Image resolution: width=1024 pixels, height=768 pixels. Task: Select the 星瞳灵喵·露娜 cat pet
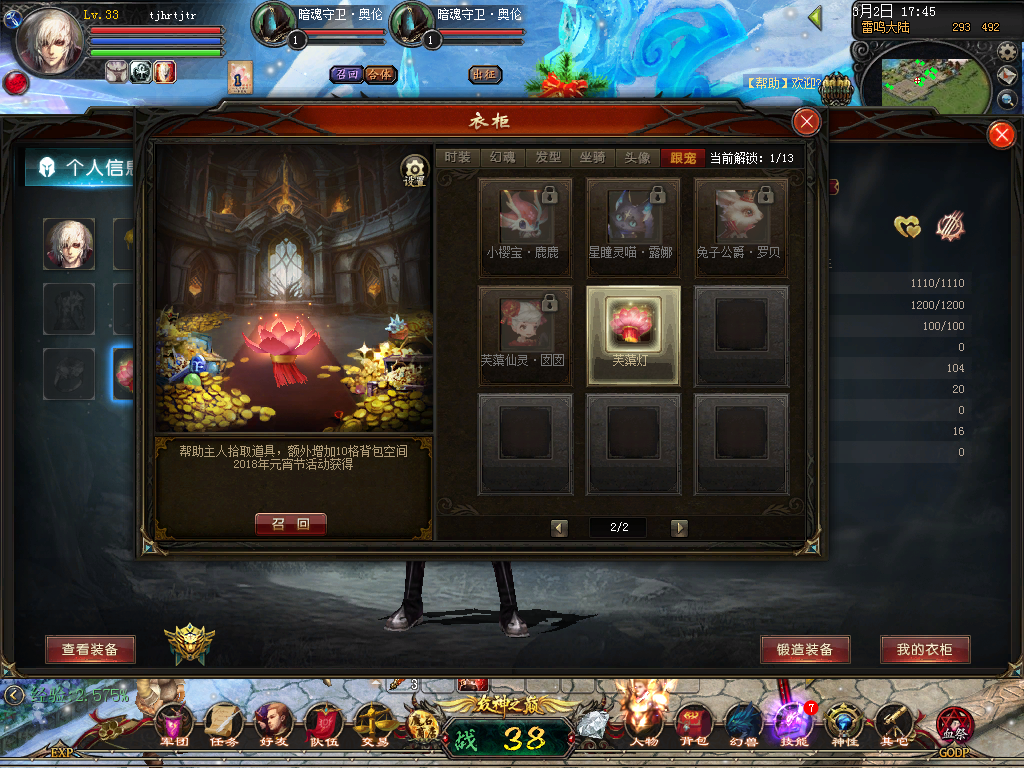click(x=633, y=221)
